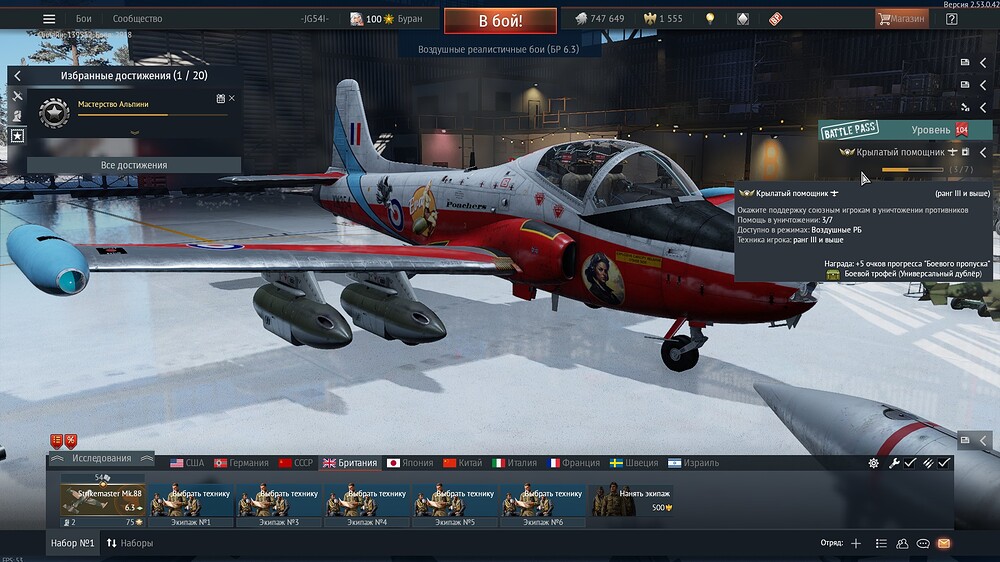
Task: Open the hamburger main menu
Action: [x=48, y=19]
